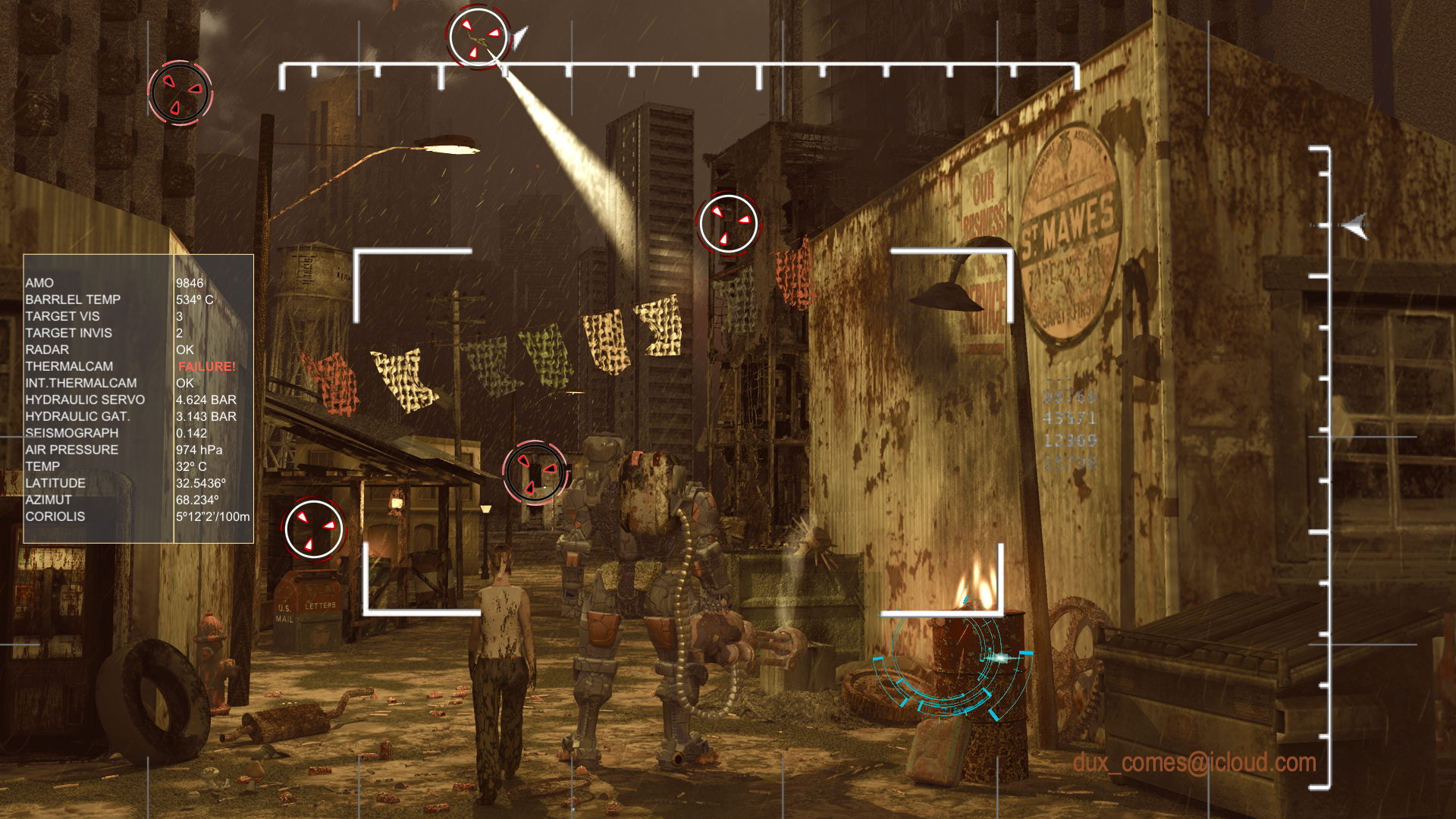Pick the dark target marker left of the robot
This screenshot has height=819, width=1456.
535,472
